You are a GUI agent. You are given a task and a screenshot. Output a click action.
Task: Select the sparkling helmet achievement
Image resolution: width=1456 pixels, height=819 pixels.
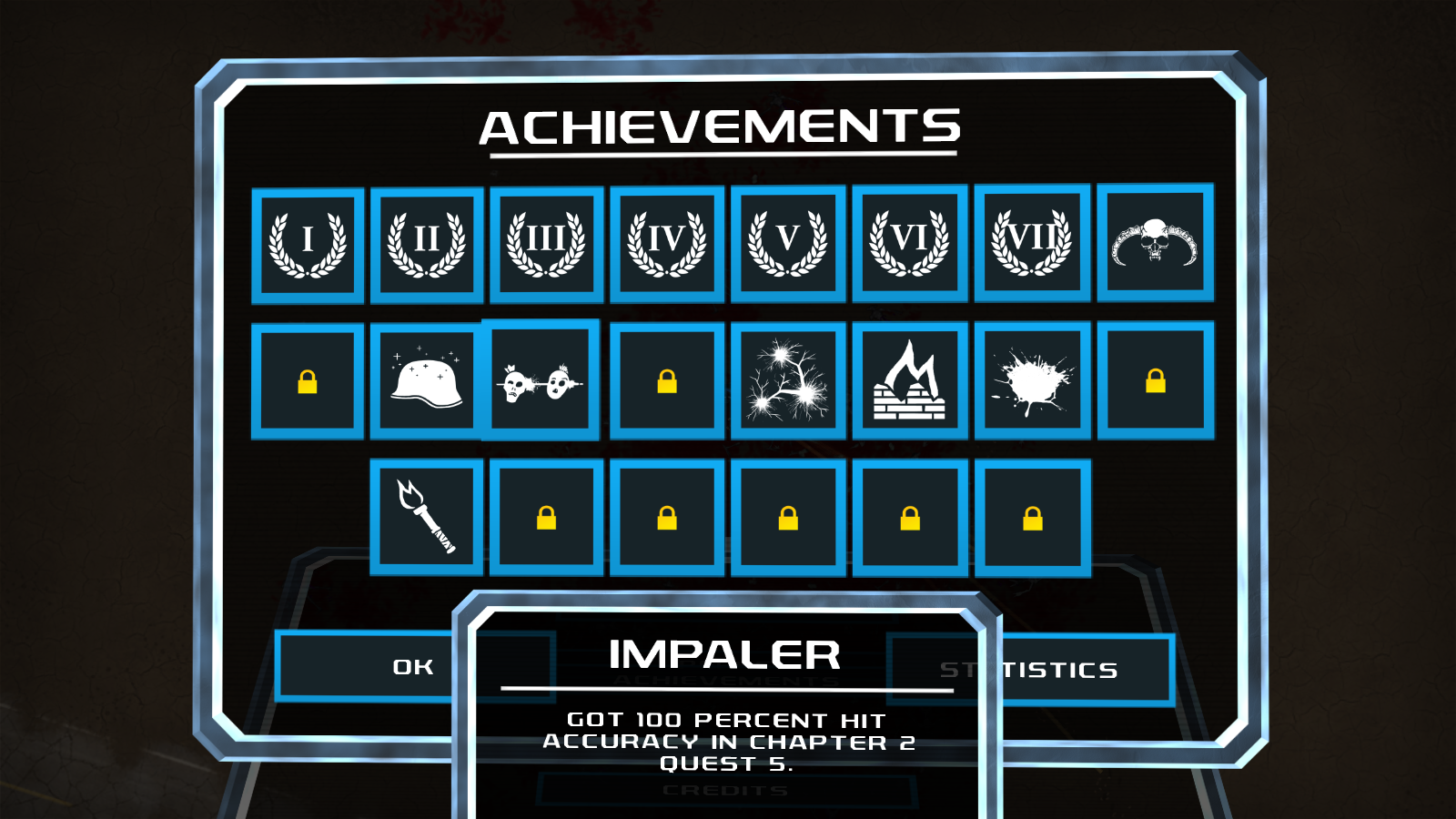click(426, 381)
